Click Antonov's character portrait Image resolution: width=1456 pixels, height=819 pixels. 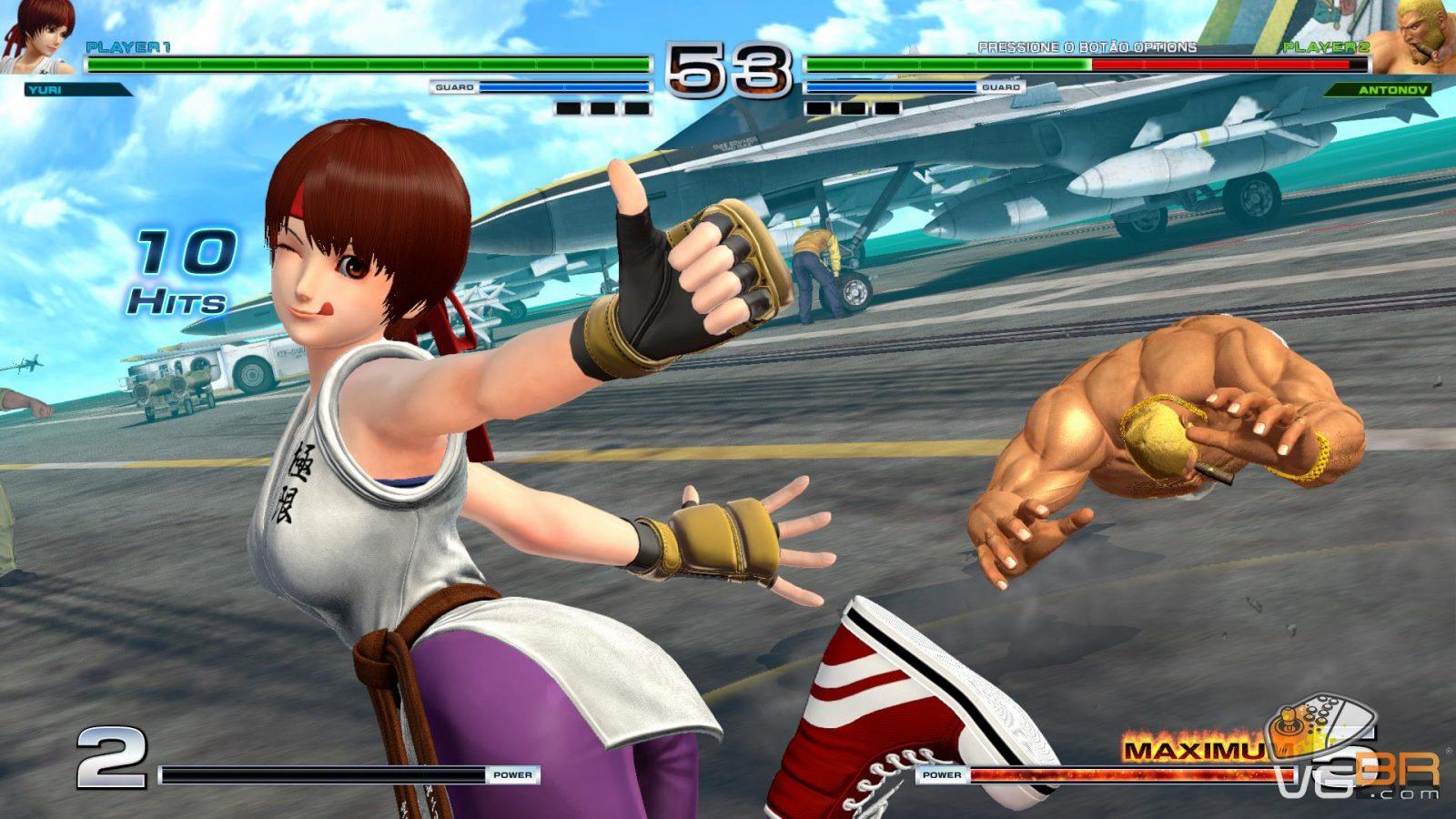click(x=1413, y=38)
